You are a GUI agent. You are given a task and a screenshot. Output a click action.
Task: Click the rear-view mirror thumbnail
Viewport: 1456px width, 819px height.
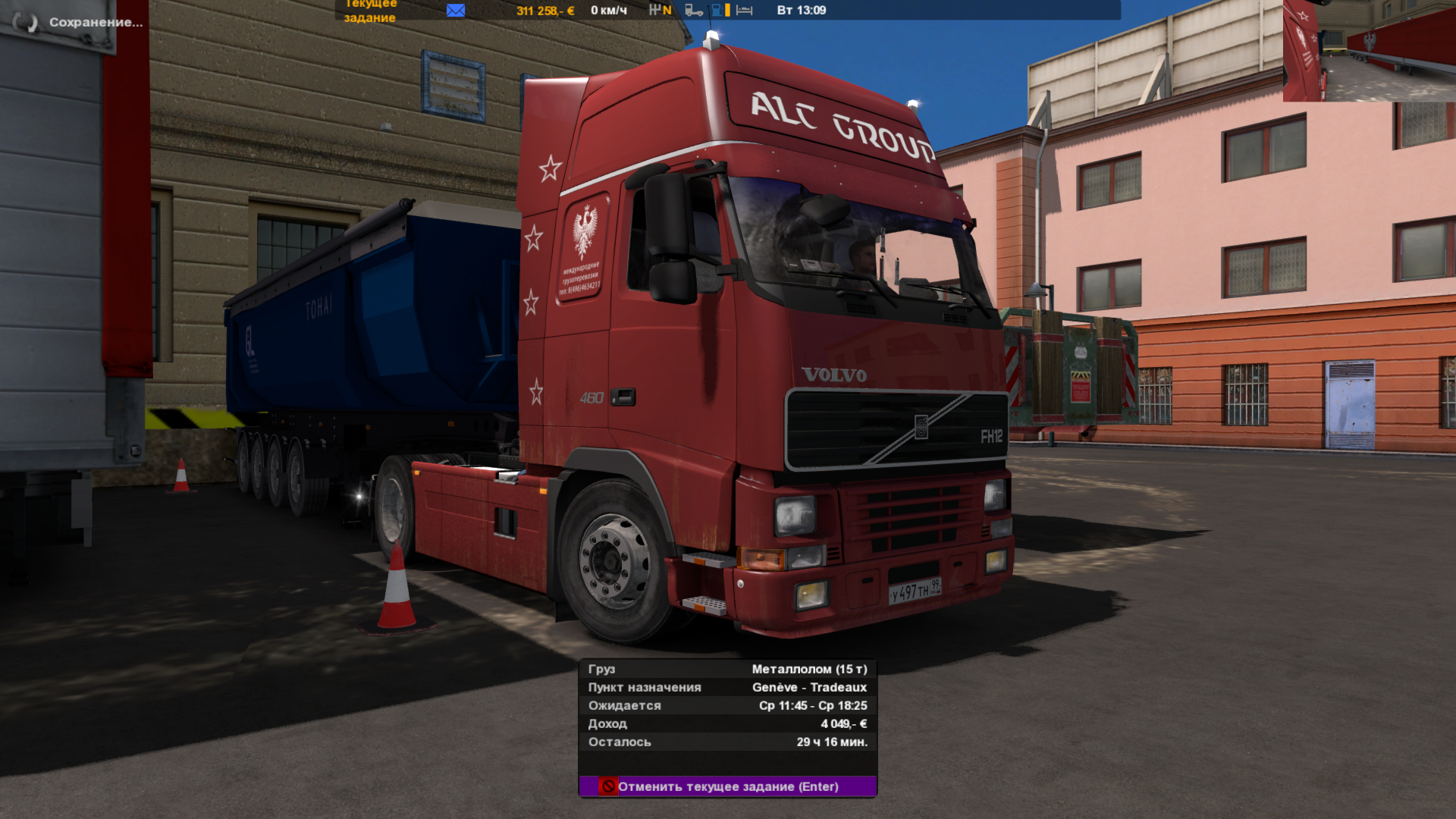[x=1369, y=51]
